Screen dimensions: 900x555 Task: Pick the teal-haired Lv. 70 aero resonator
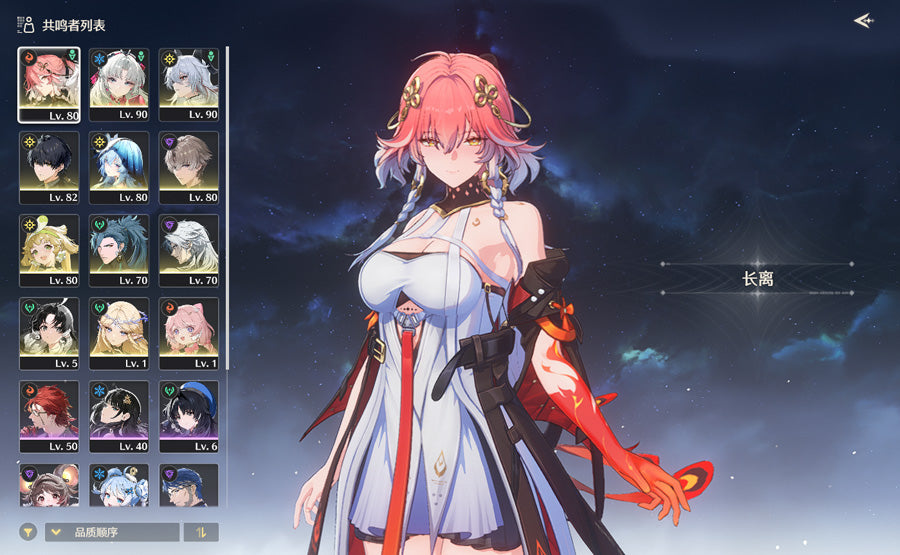pyautogui.click(x=119, y=250)
